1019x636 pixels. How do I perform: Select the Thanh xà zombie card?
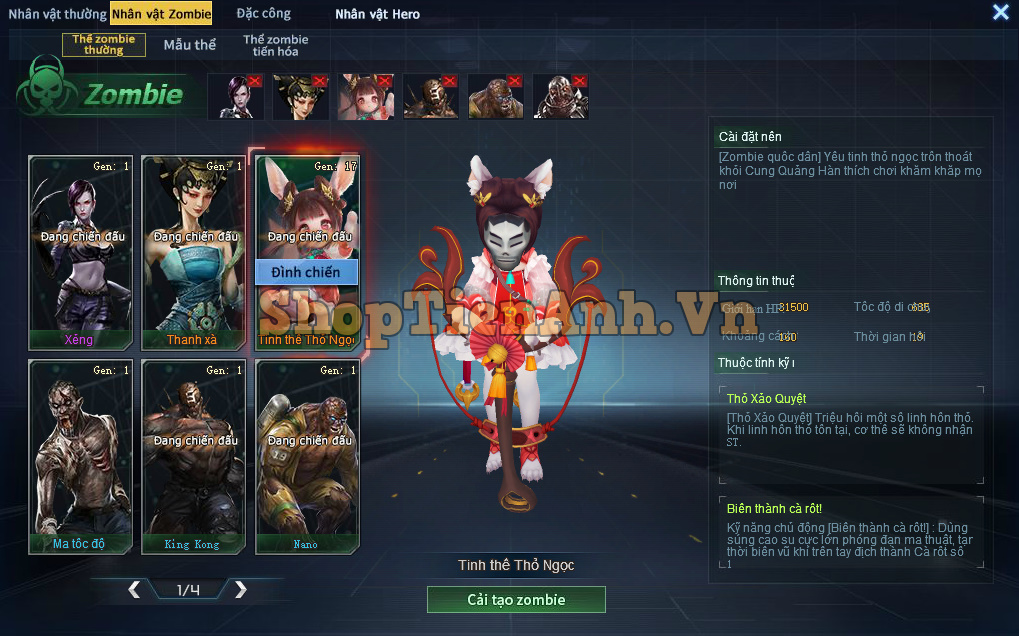[194, 252]
